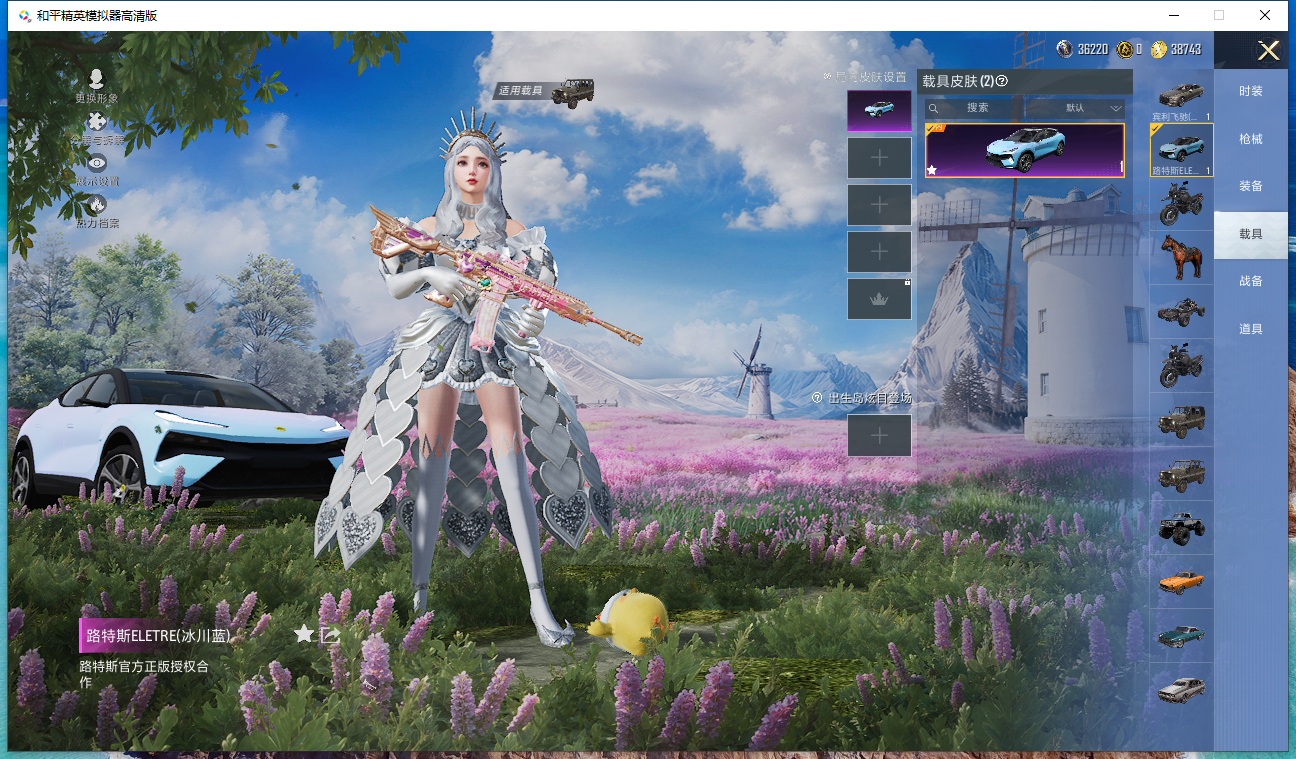The width and height of the screenshot is (1296, 759).
Task: Open the 热力档案 flame icon
Action: point(97,206)
